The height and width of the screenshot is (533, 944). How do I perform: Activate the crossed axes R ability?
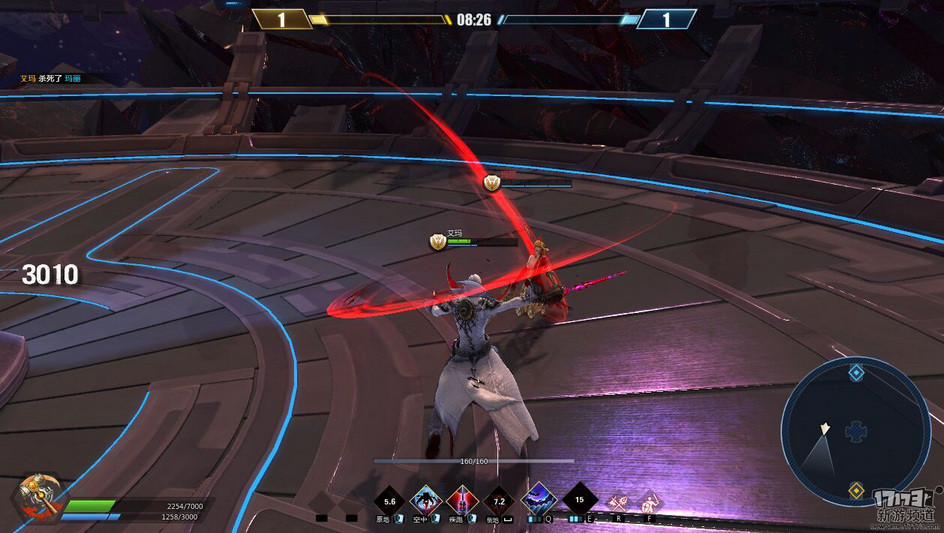point(619,499)
